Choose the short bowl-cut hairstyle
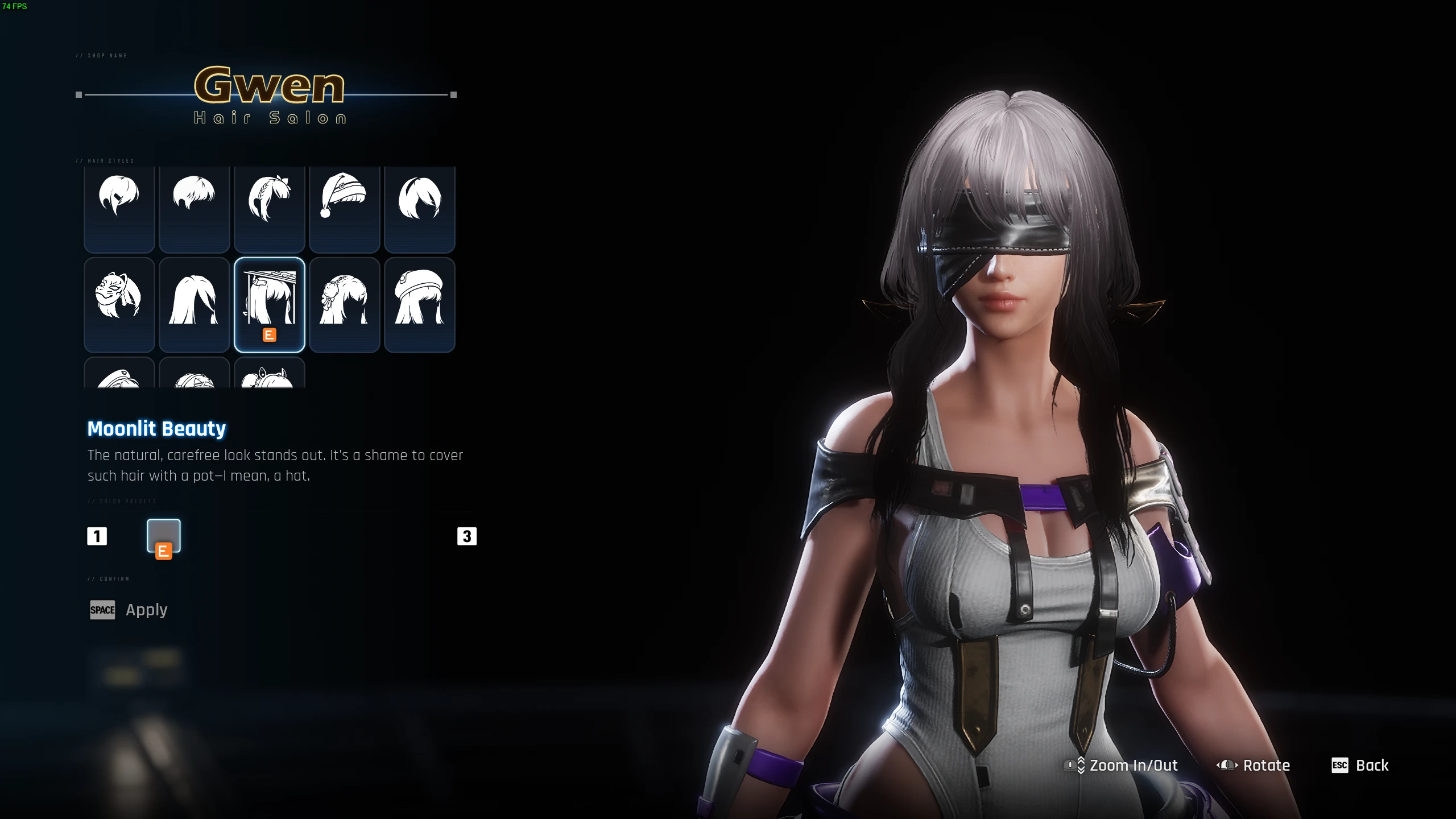Image resolution: width=1456 pixels, height=819 pixels. 194,209
